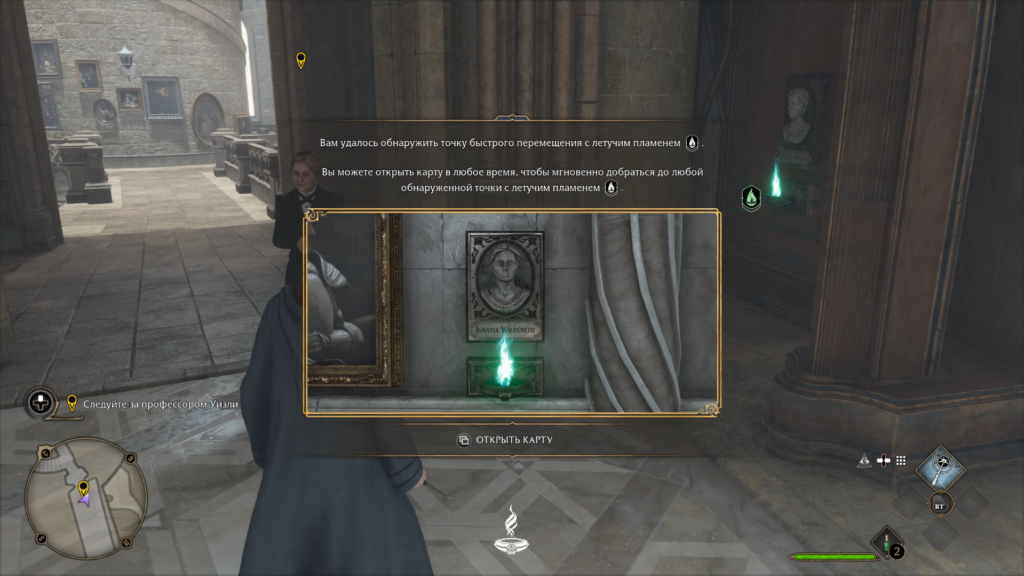View the Floo flame tutorial image
The width and height of the screenshot is (1024, 576).
coord(511,313)
